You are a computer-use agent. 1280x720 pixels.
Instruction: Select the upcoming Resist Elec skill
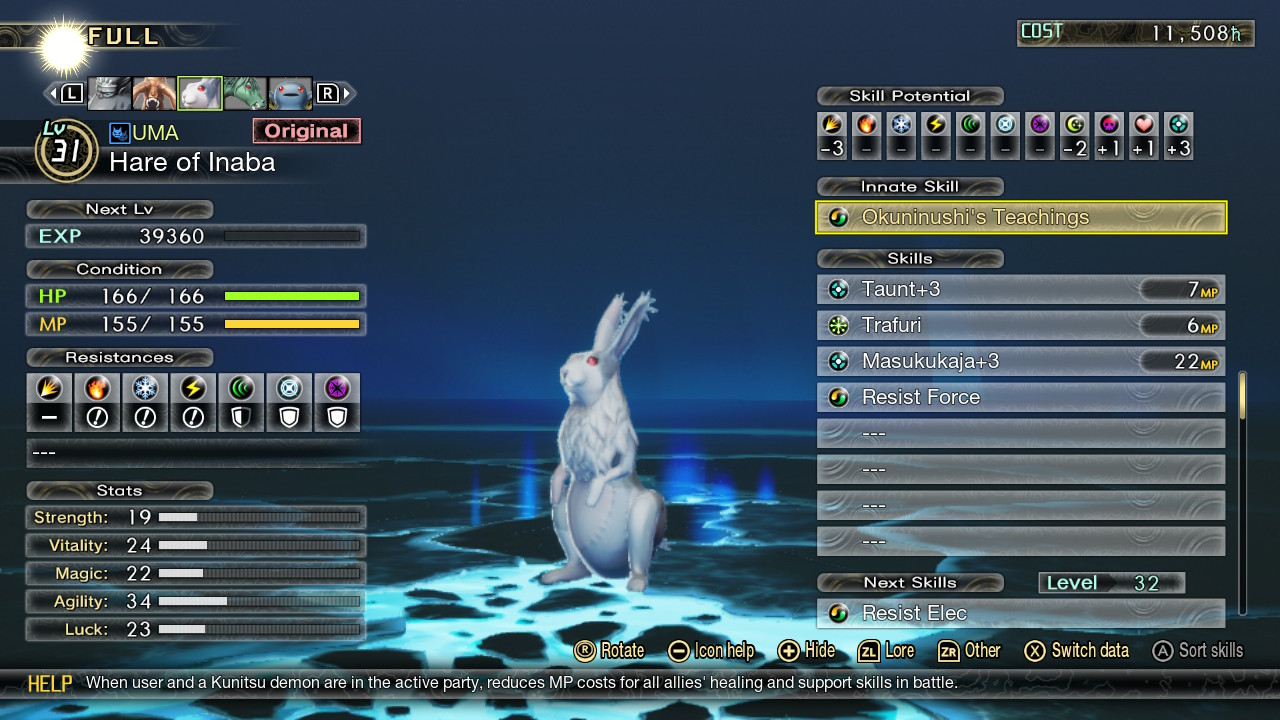coord(1021,613)
